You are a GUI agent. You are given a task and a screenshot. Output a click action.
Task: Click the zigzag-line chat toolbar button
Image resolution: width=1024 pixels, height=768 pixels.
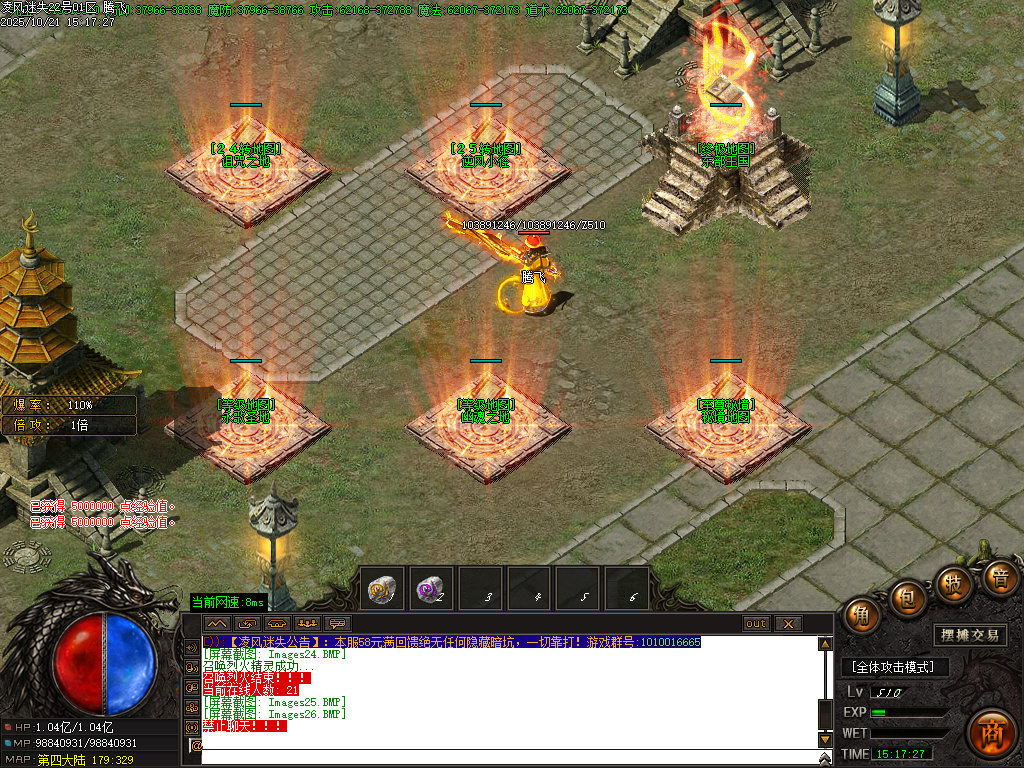217,624
